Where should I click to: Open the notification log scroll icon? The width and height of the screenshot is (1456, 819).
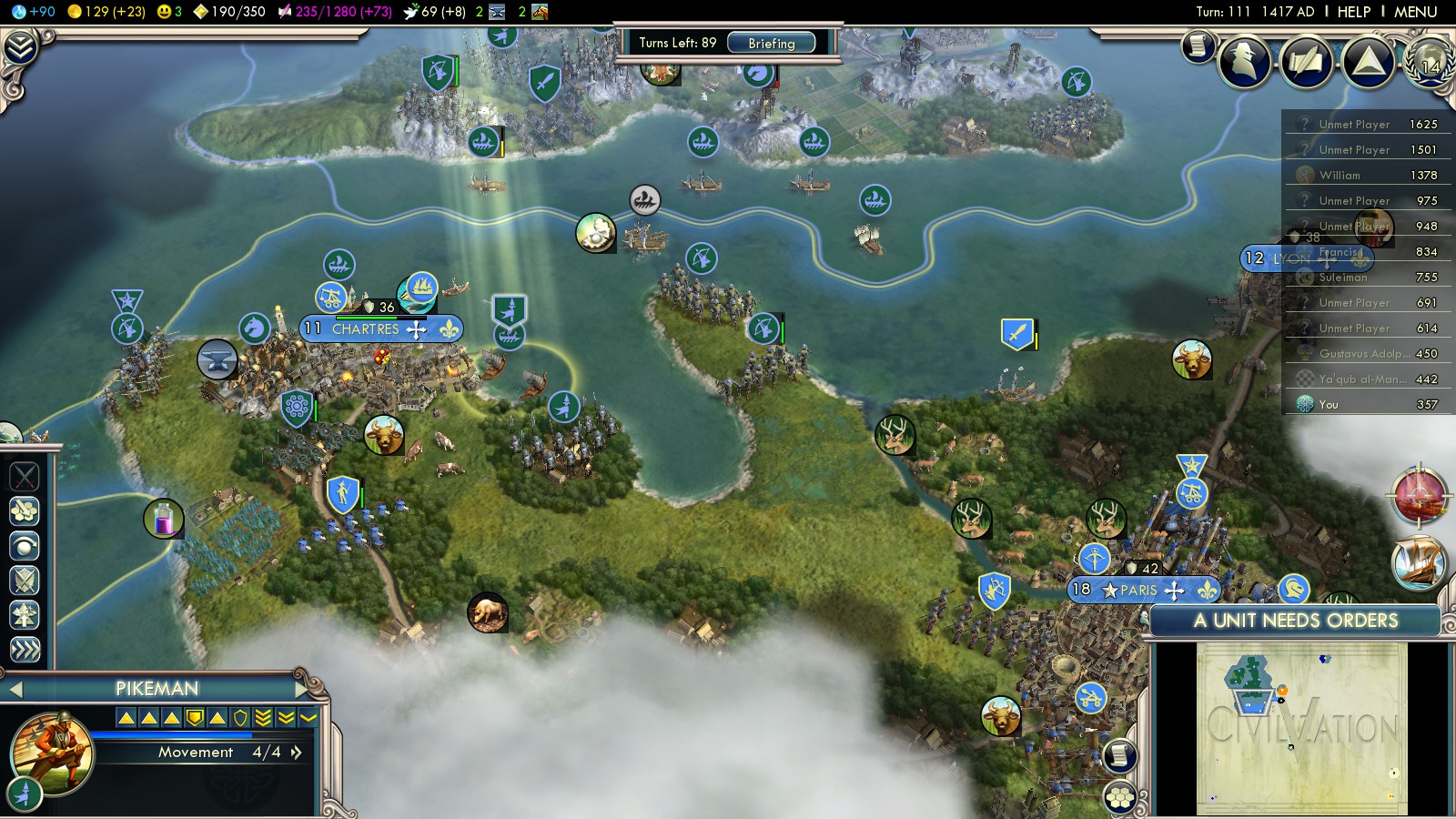coord(1198,45)
